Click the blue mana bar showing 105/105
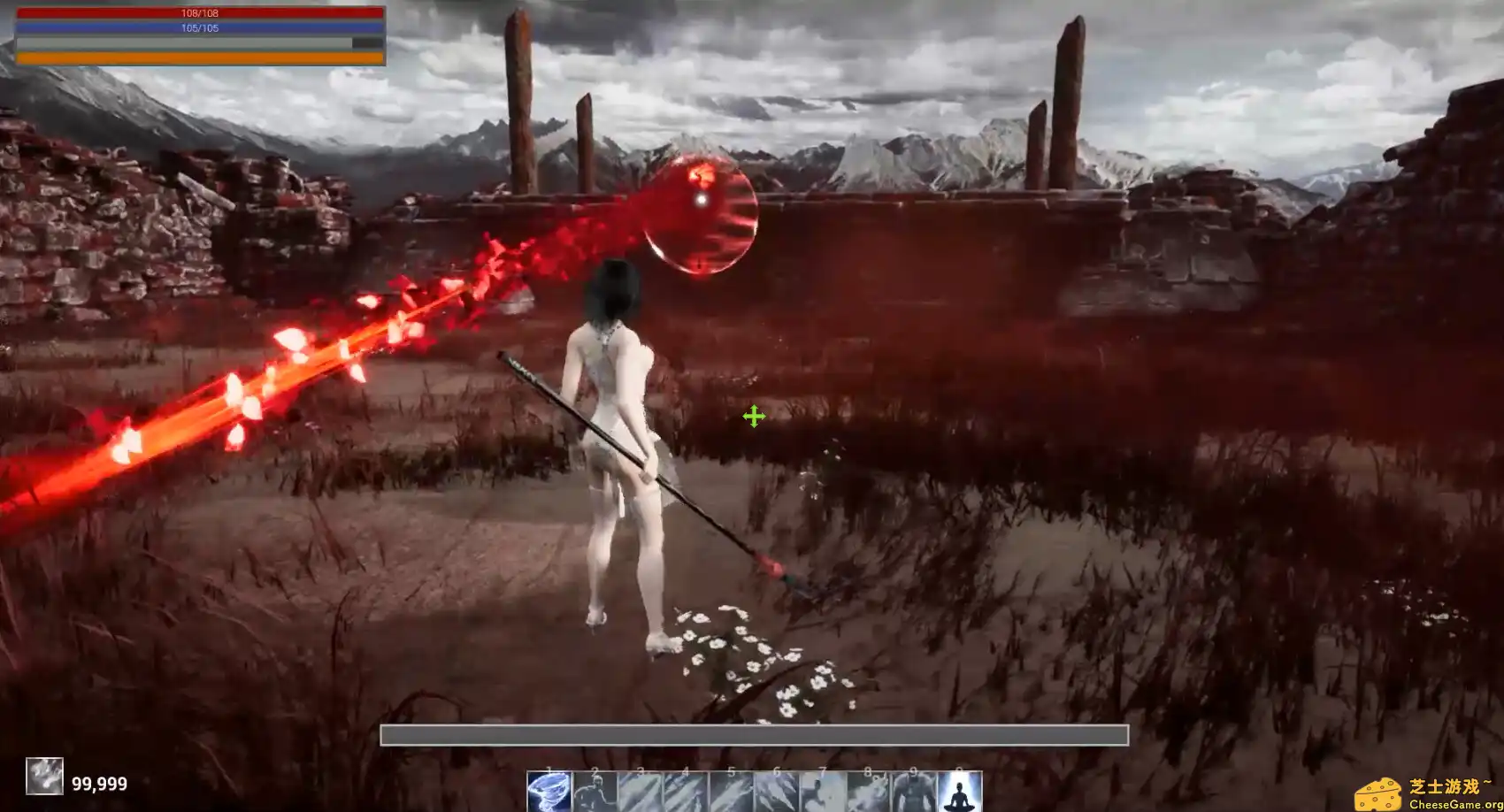 201,27
